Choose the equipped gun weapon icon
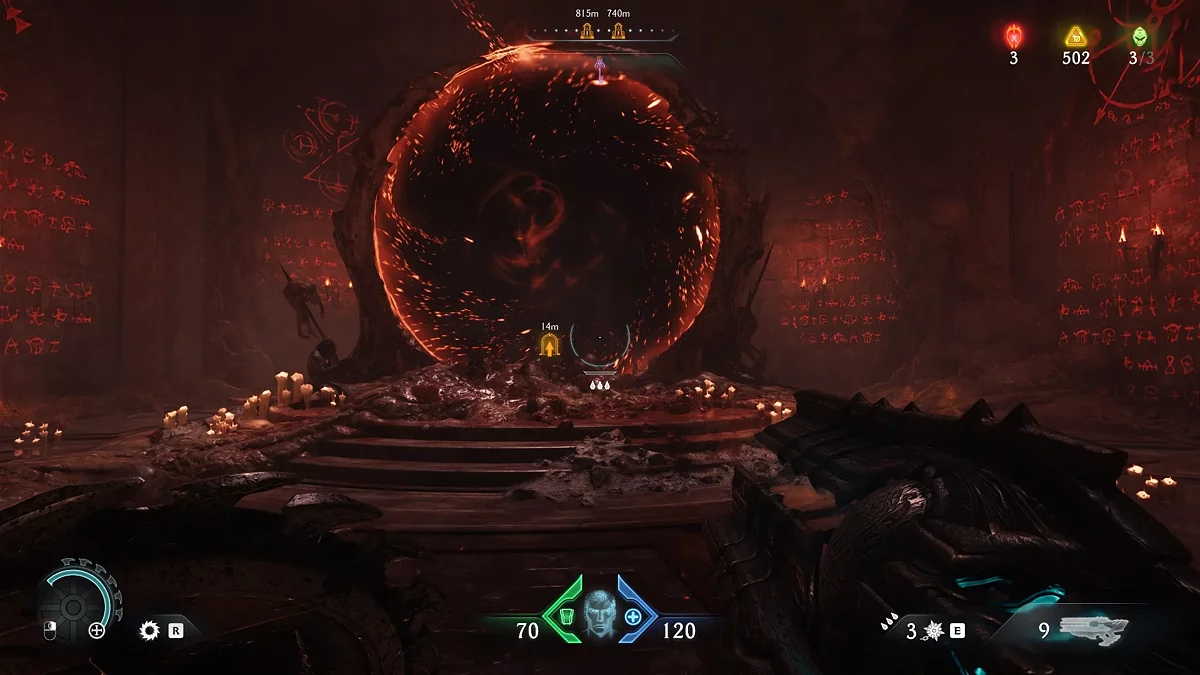1200x675 pixels. (x=1095, y=630)
